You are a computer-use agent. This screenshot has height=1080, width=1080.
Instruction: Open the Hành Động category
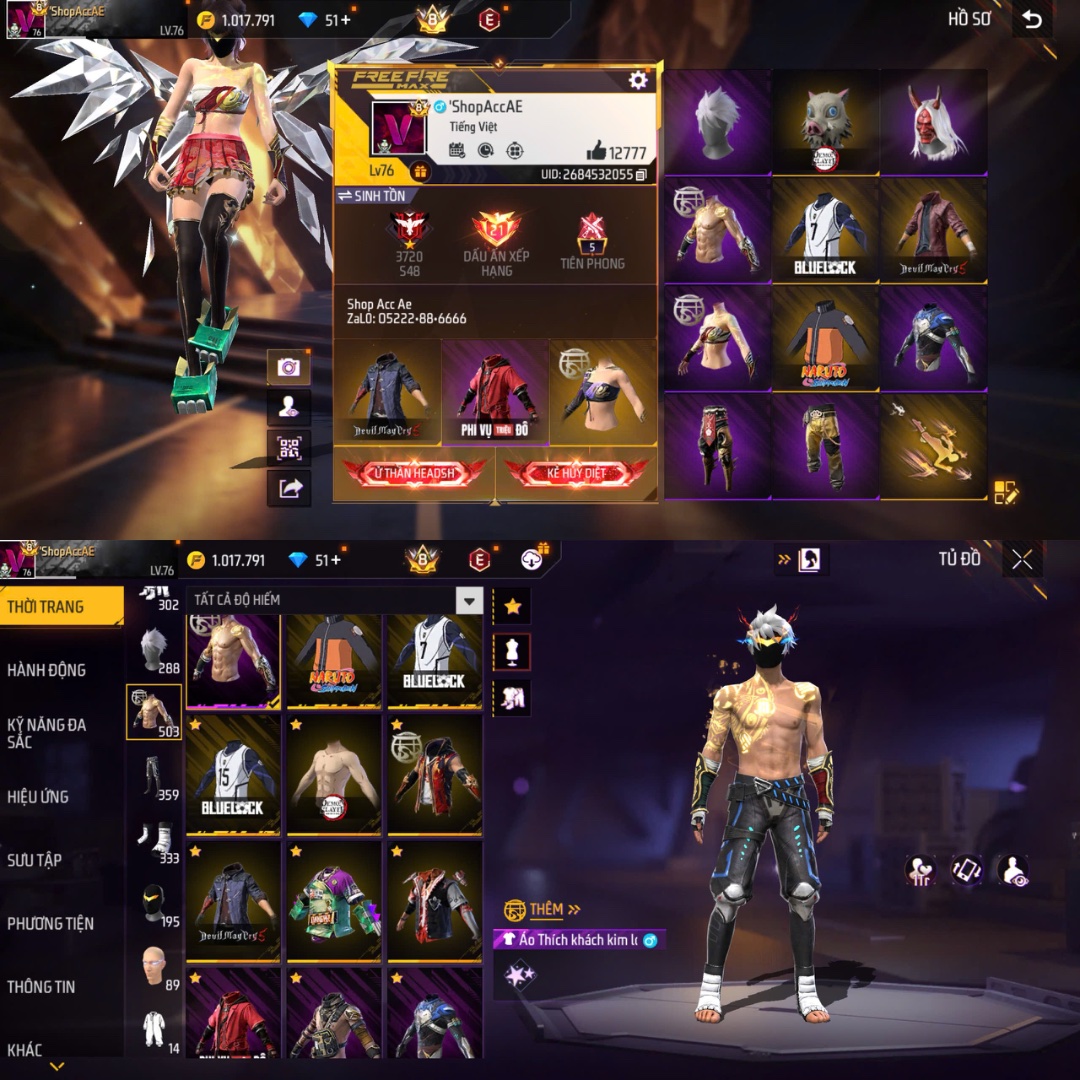point(46,670)
